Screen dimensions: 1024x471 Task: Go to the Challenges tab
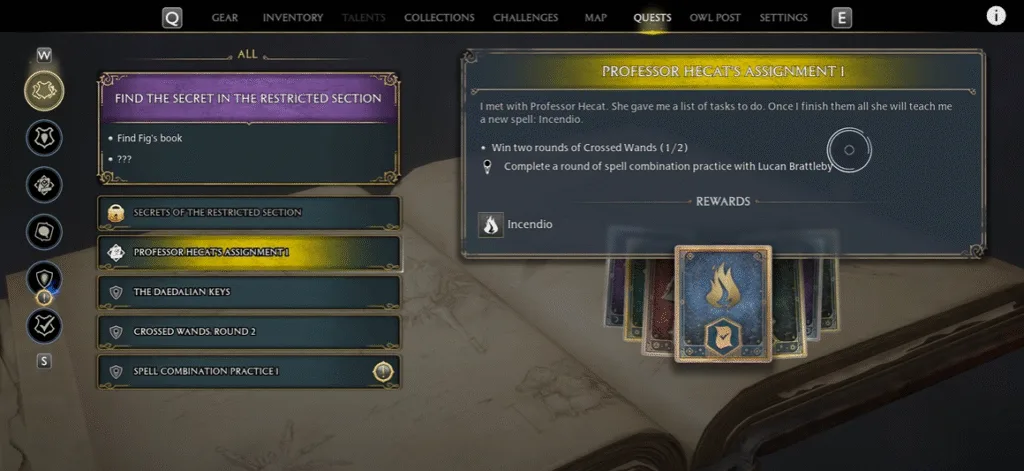[x=525, y=18]
